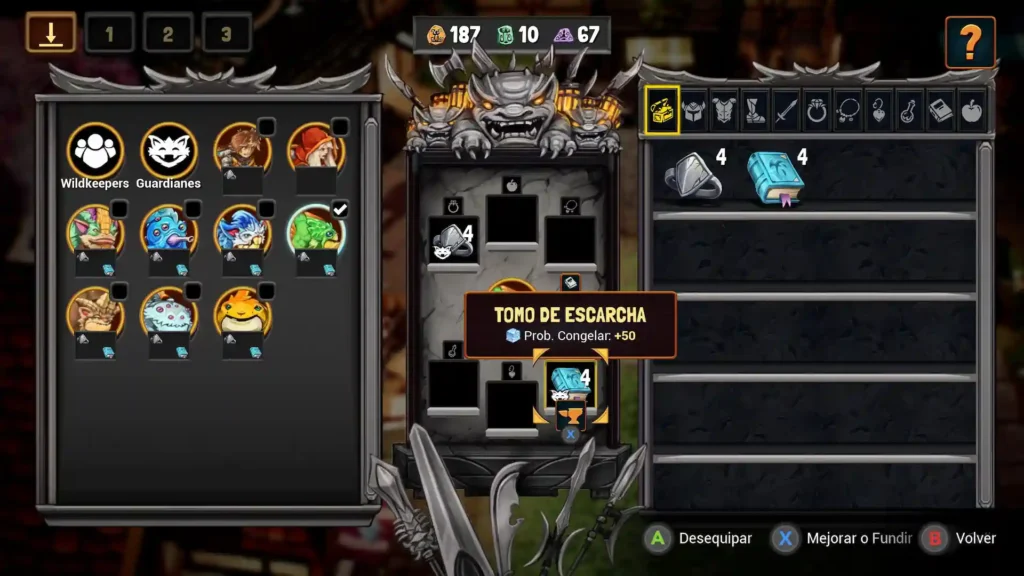Show the treasure chest all-items category

pos(662,109)
